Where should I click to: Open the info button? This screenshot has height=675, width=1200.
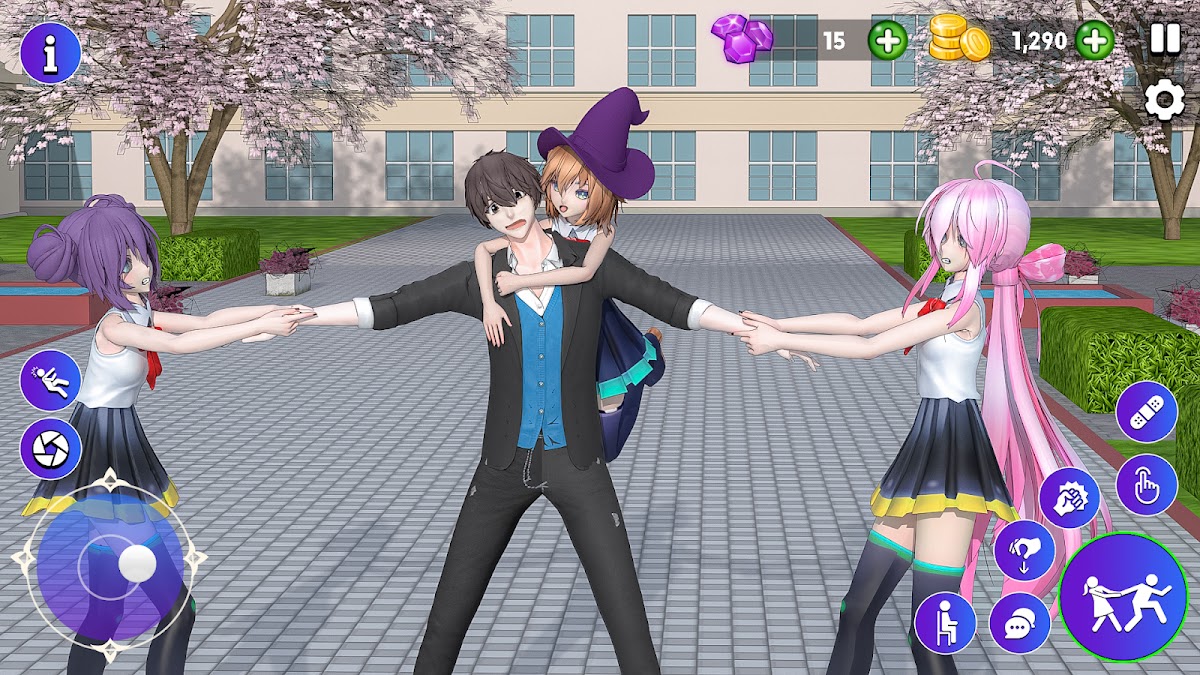click(x=50, y=53)
